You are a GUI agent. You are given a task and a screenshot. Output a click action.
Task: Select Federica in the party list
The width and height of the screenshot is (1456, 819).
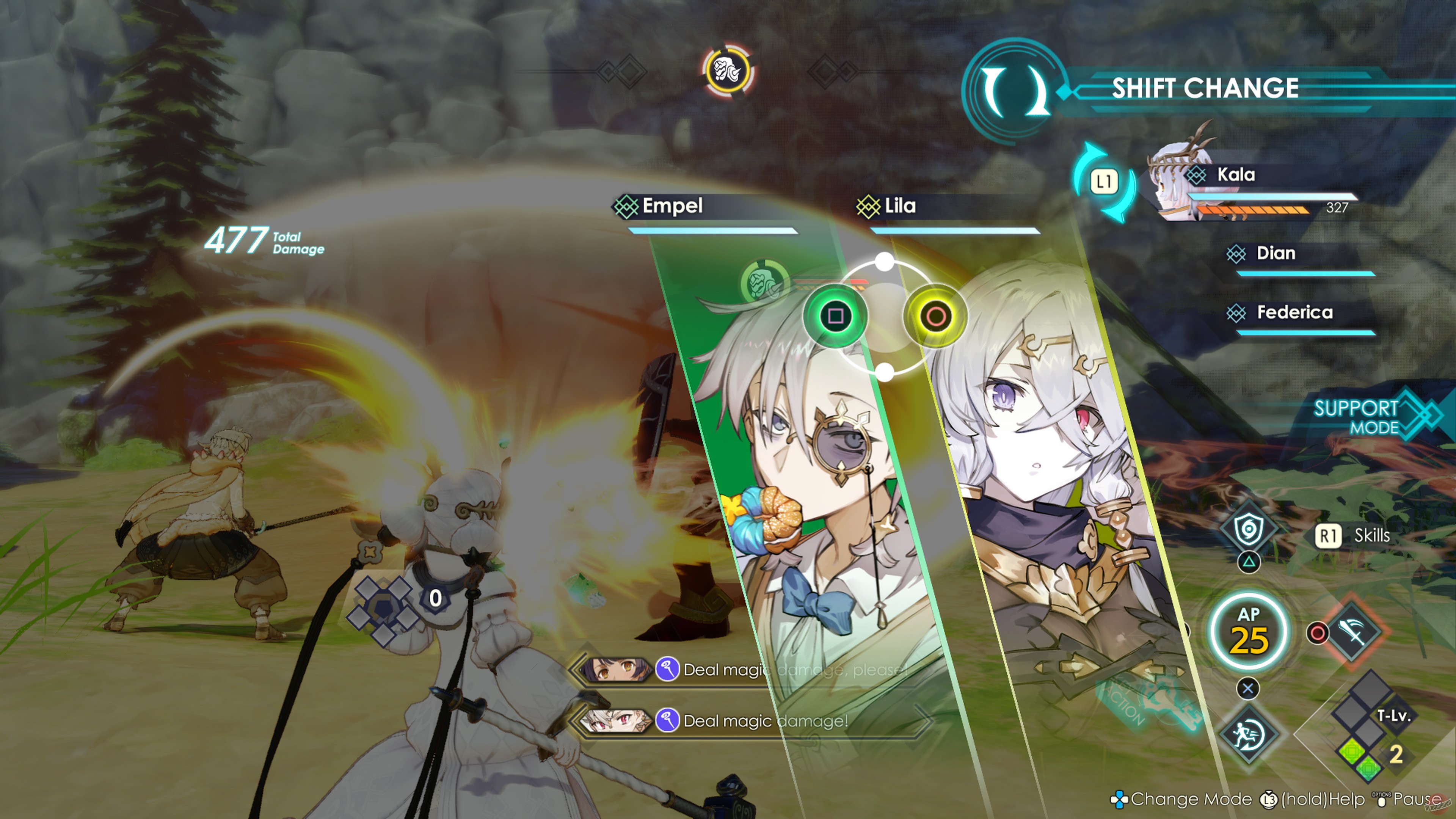click(1297, 313)
